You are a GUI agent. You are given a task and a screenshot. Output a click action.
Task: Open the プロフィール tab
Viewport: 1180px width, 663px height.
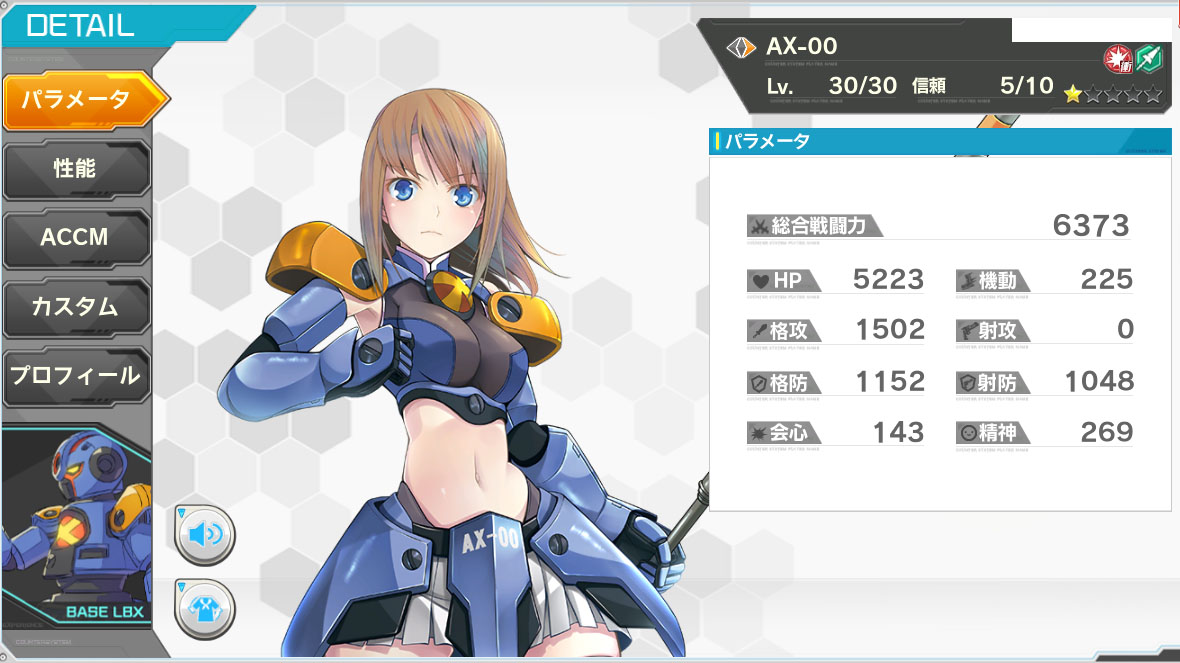click(x=76, y=376)
